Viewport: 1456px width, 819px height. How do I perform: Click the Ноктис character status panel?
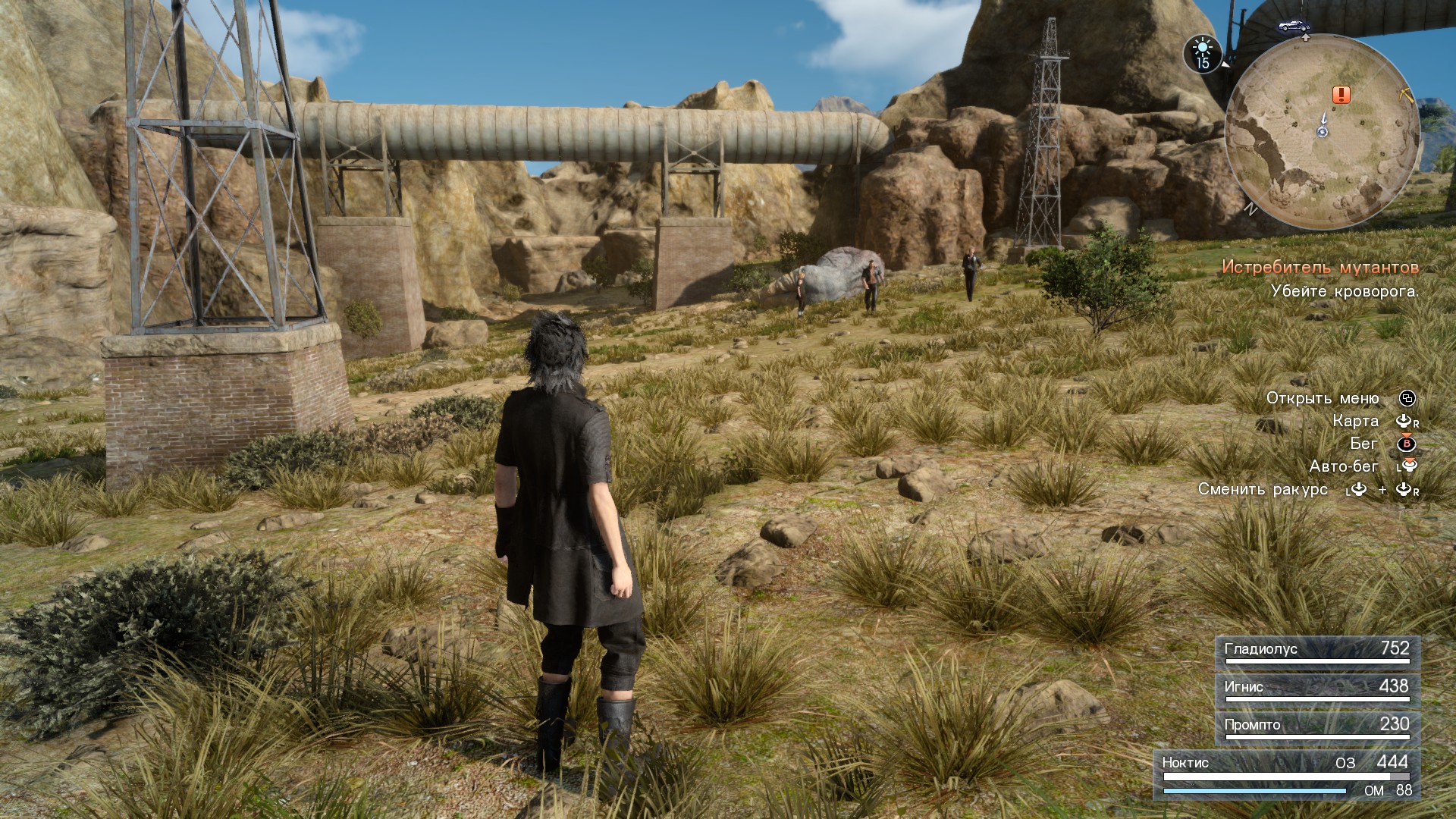point(1286,774)
